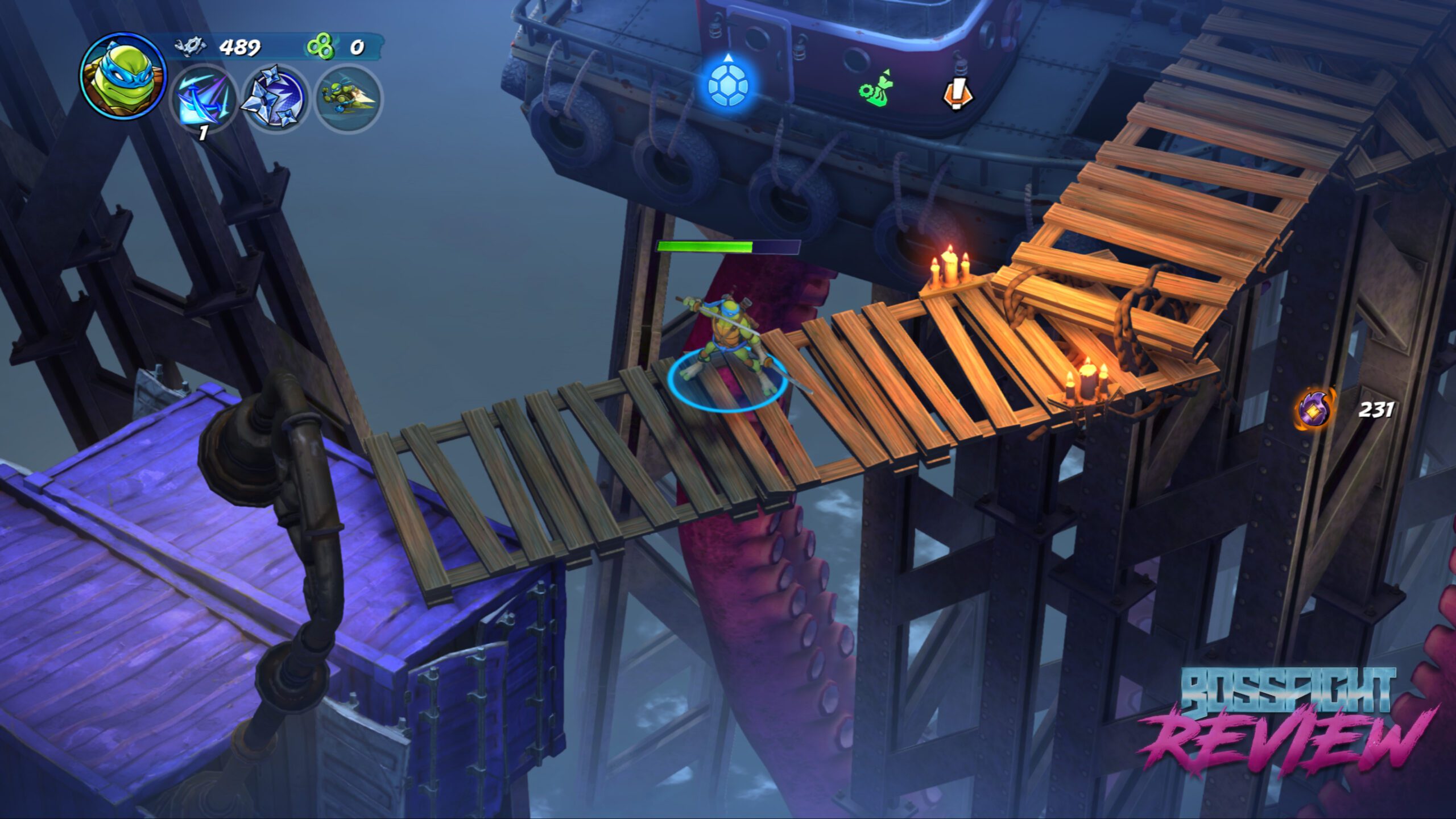
Task: Trigger the turtle dash ability
Action: tap(348, 98)
